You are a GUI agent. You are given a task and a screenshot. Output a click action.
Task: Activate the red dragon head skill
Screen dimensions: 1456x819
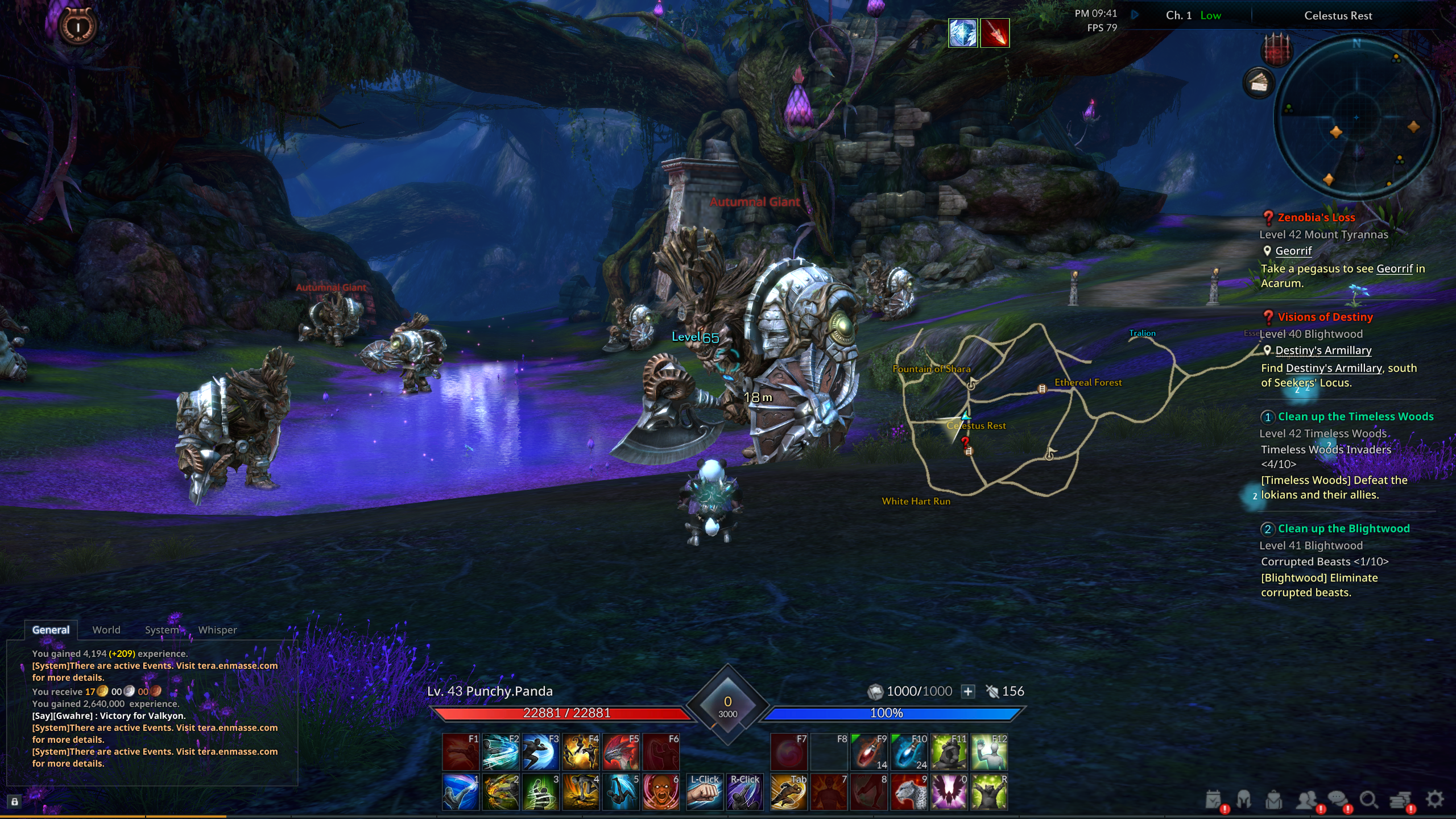tap(621, 752)
